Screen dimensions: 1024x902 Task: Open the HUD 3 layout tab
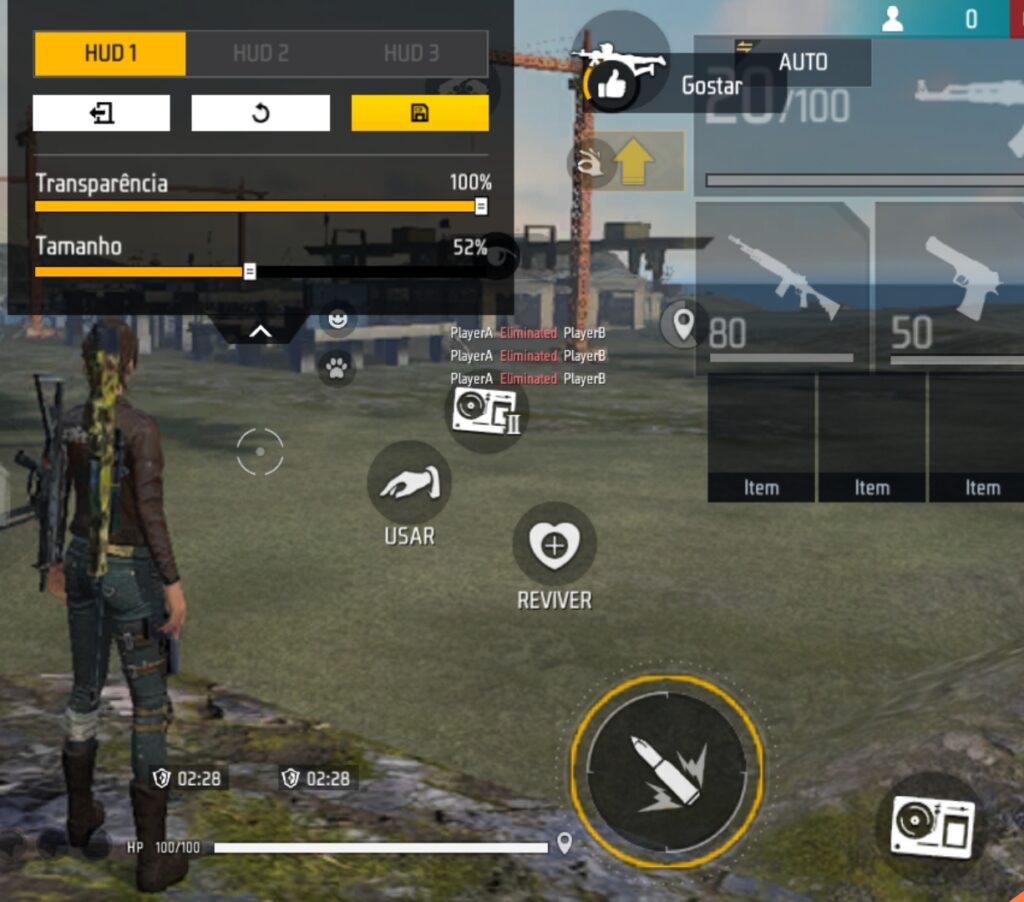pos(411,54)
